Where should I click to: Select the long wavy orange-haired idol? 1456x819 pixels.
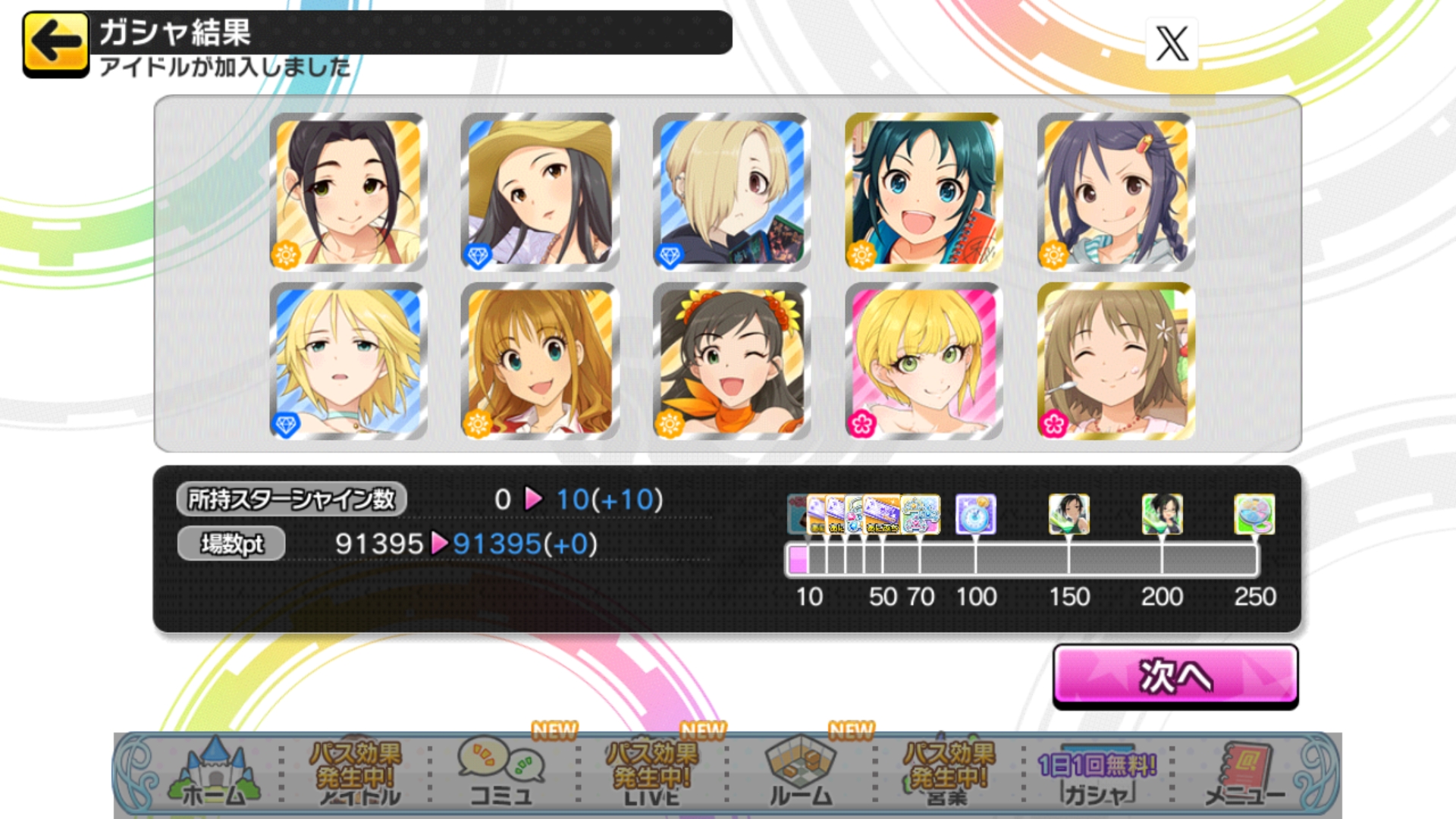click(540, 361)
